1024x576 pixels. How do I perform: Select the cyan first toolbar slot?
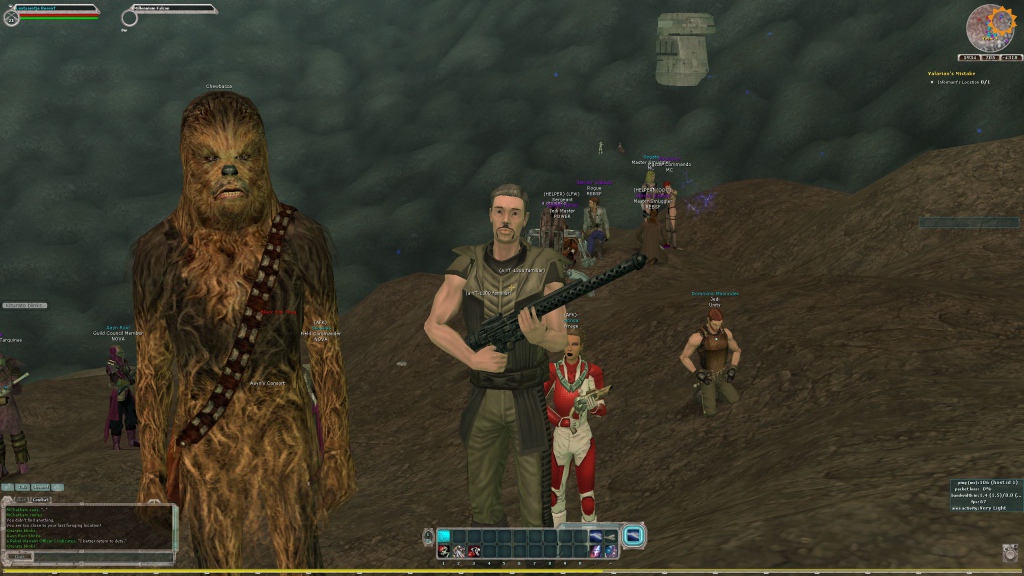pyautogui.click(x=444, y=536)
